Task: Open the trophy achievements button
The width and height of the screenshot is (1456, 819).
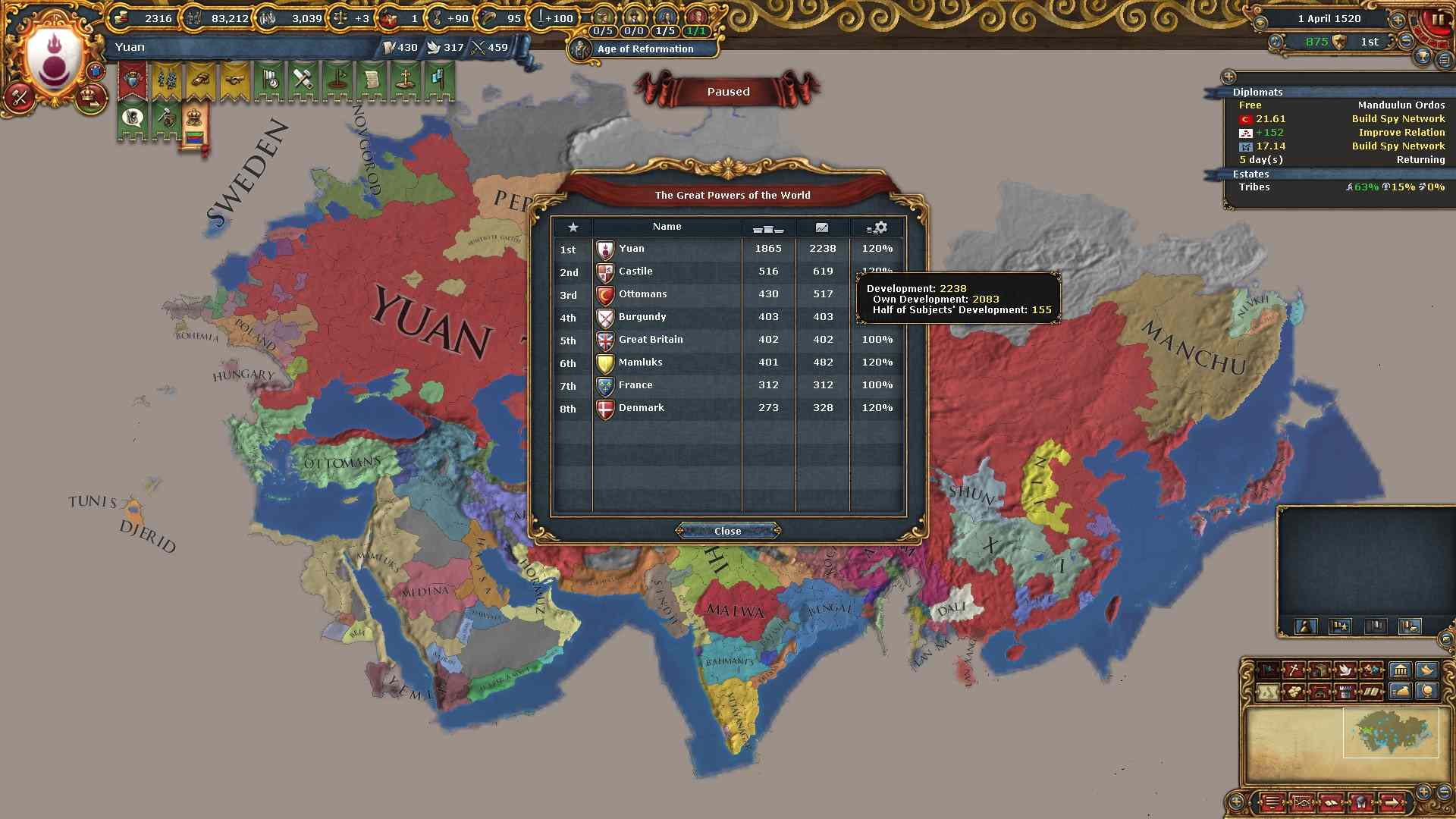Action: click(1423, 58)
